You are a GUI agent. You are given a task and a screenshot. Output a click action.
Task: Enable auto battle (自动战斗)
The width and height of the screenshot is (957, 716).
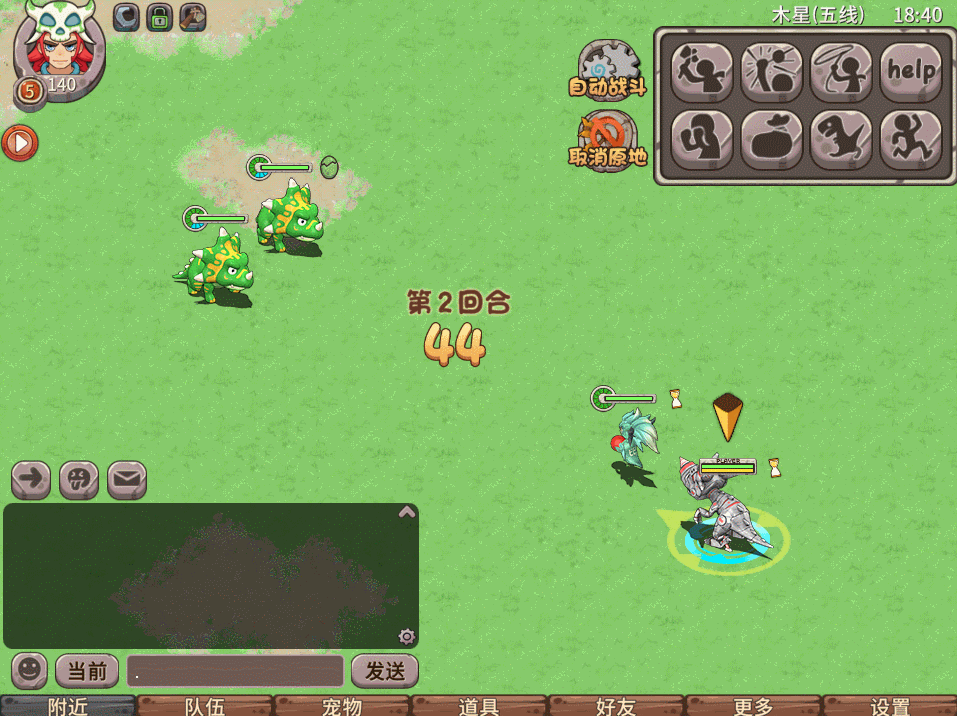pyautogui.click(x=607, y=70)
